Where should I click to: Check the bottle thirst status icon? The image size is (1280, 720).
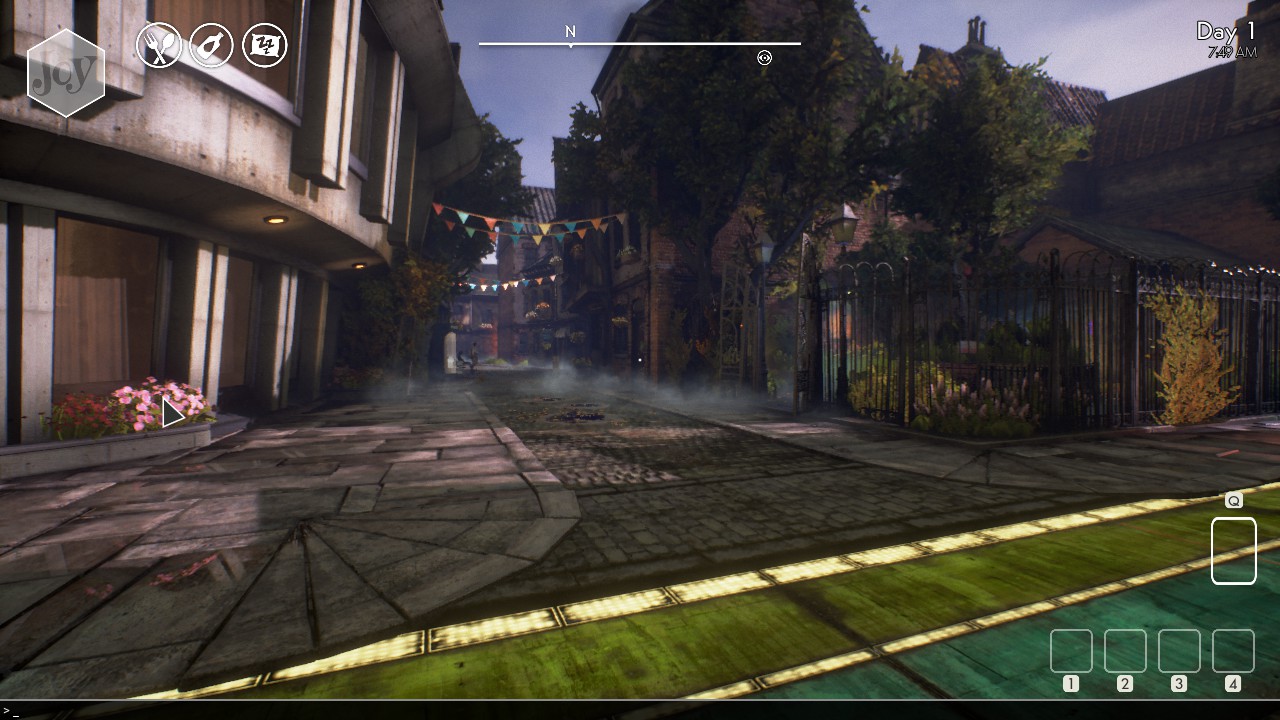pos(211,45)
